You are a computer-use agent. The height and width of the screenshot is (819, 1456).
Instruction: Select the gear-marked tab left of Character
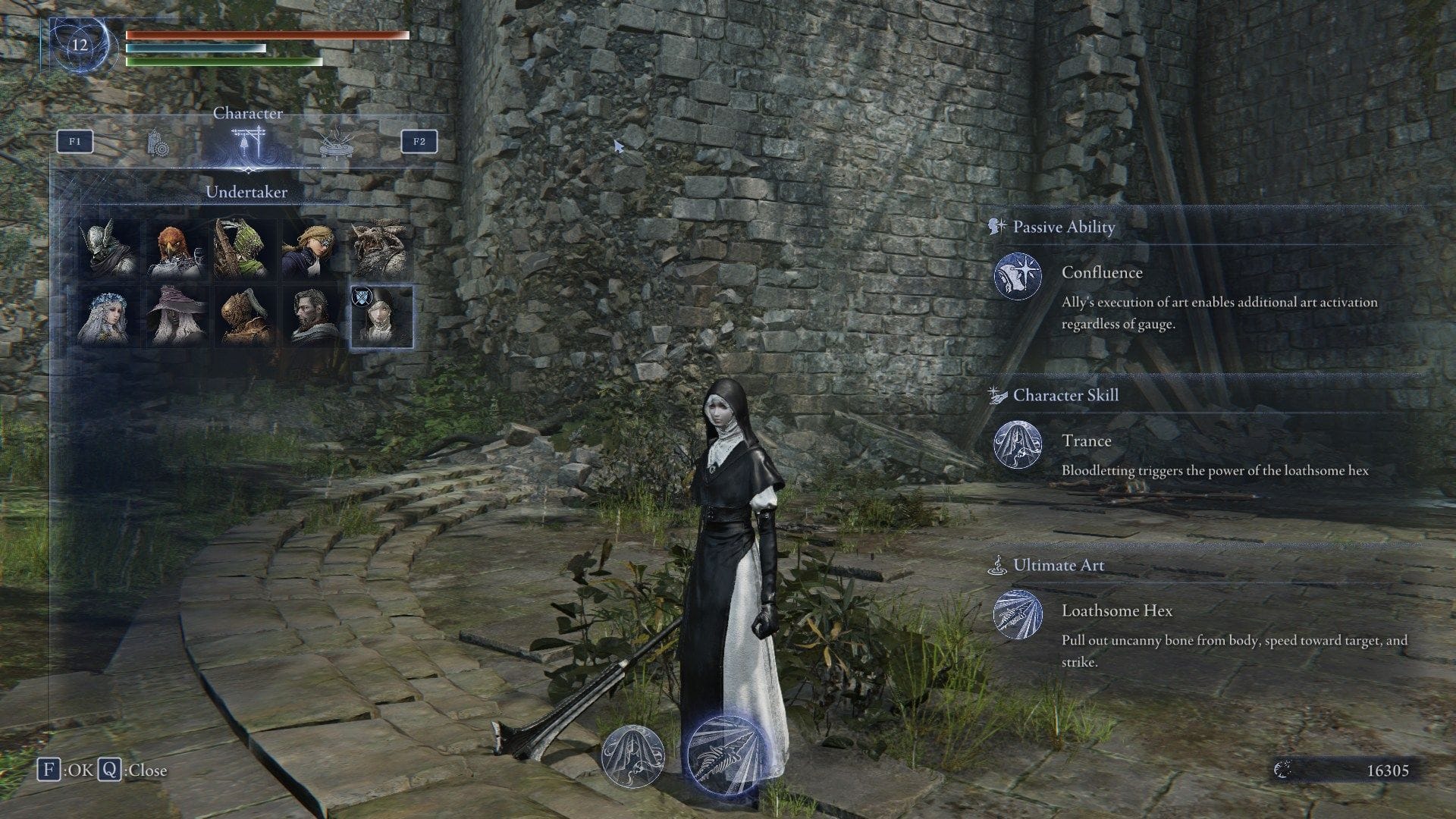click(x=158, y=143)
